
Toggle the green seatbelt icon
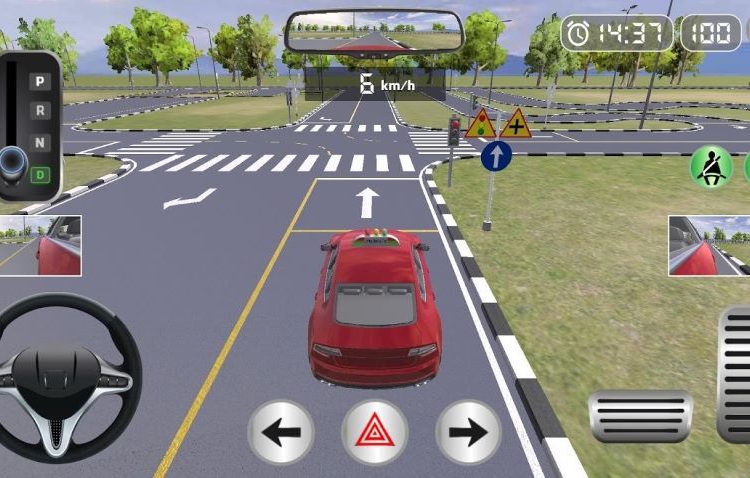[x=712, y=166]
